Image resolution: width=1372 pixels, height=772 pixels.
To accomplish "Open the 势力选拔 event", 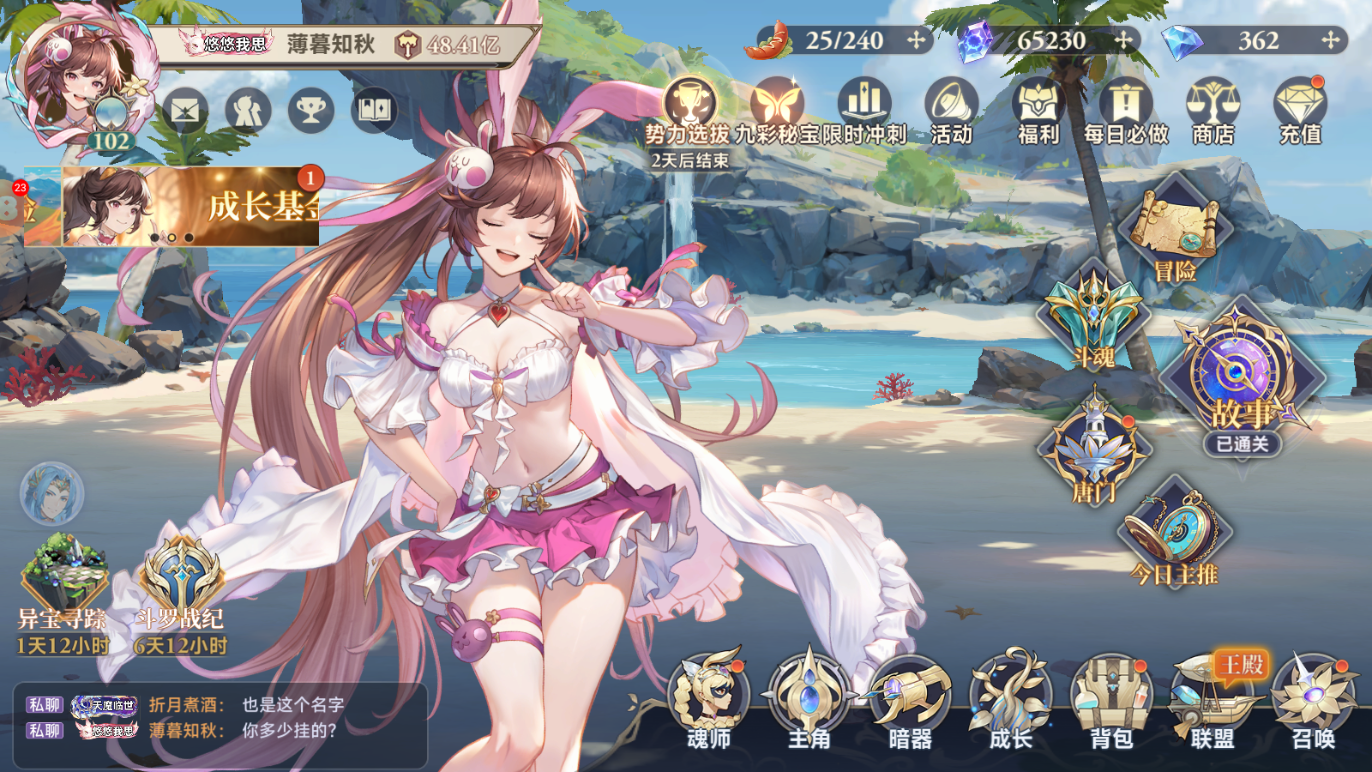I will tap(689, 108).
